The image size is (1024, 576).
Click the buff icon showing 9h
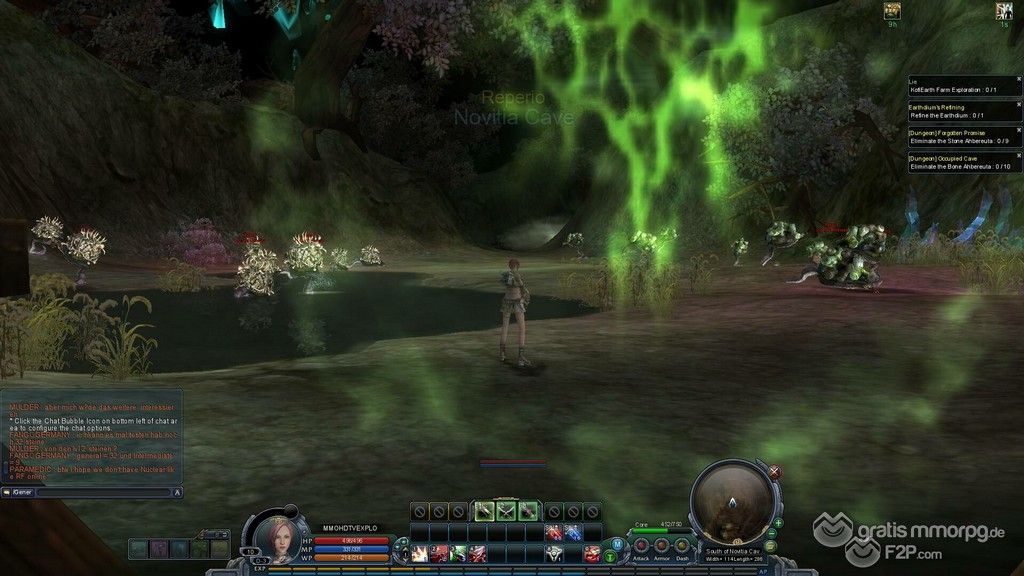pos(892,10)
